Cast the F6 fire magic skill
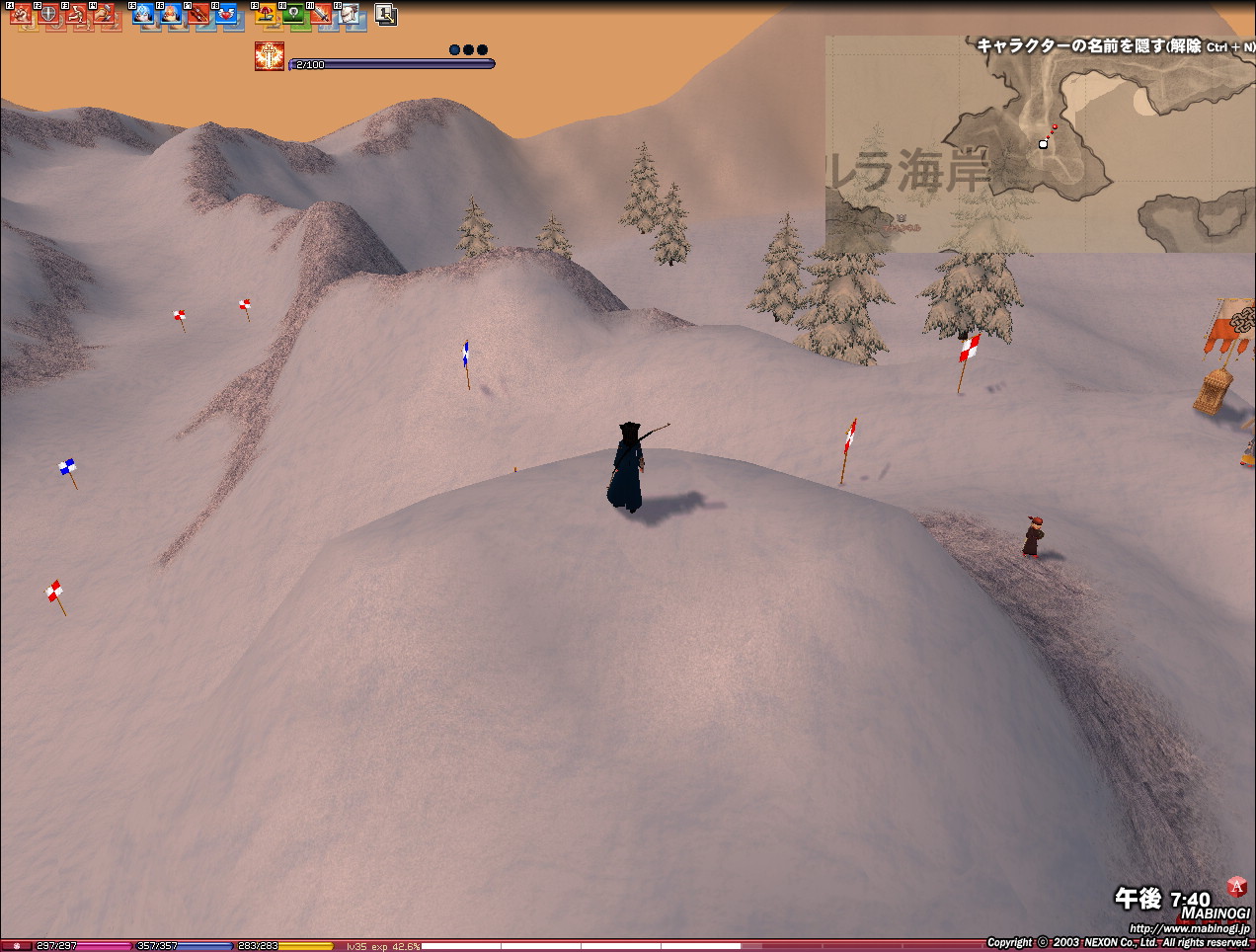This screenshot has width=1256, height=952. click(173, 16)
